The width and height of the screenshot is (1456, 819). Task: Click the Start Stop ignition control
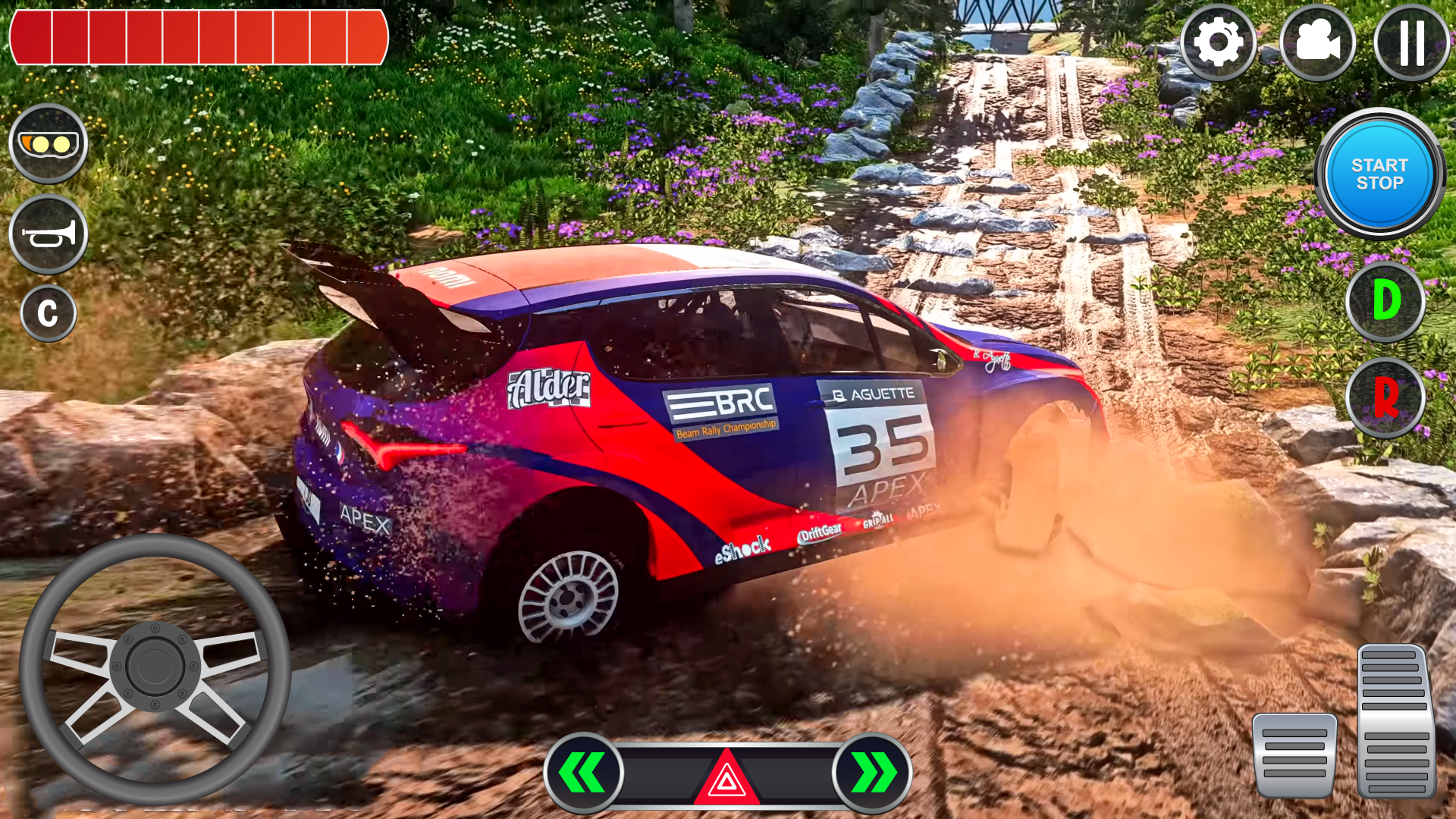[x=1380, y=173]
